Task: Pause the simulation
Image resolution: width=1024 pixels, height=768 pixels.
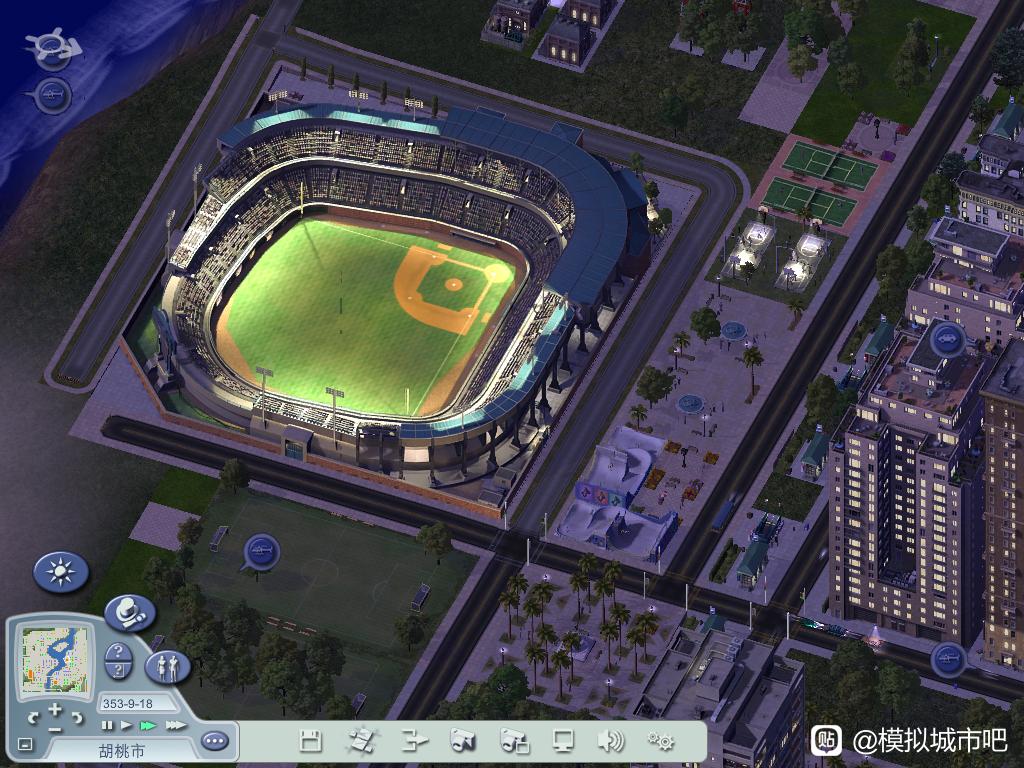Action: click(107, 725)
